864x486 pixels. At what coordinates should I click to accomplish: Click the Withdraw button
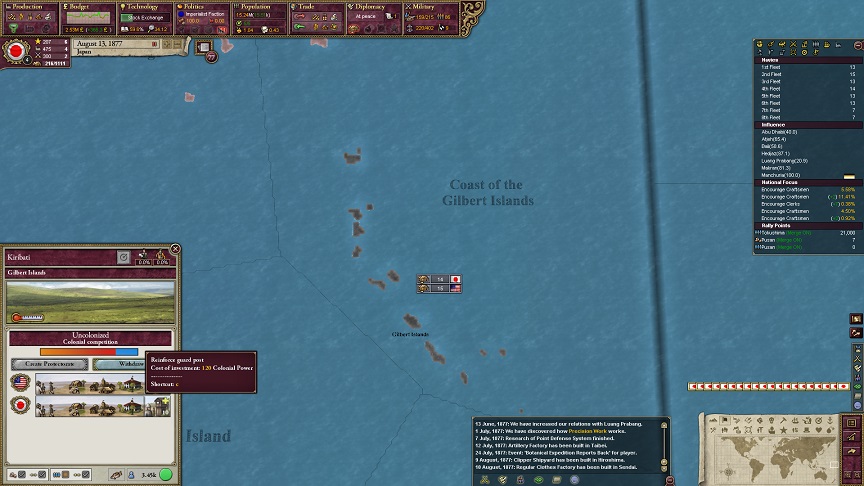pos(118,364)
